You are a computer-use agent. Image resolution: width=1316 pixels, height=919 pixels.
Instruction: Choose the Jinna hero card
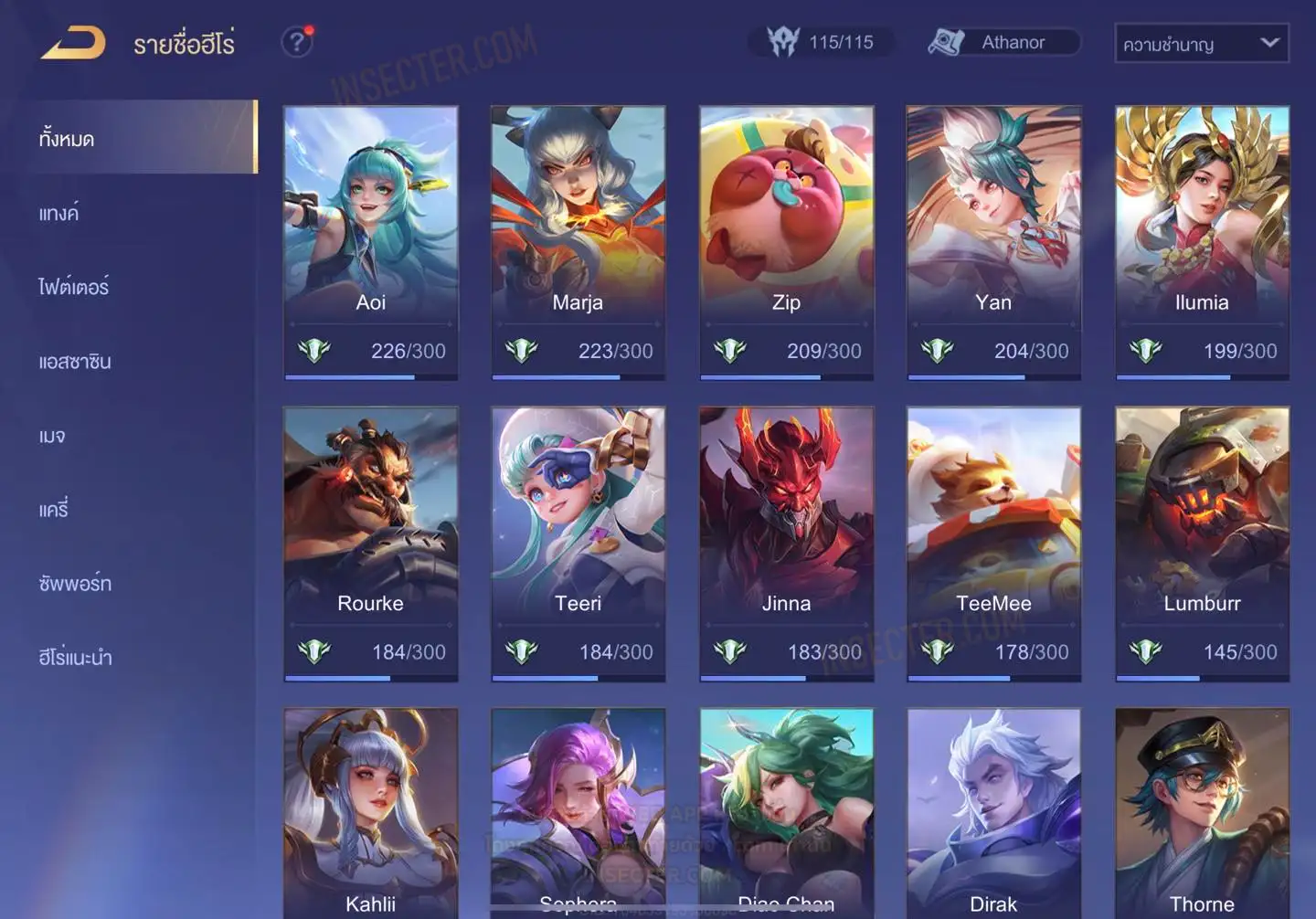tap(786, 543)
